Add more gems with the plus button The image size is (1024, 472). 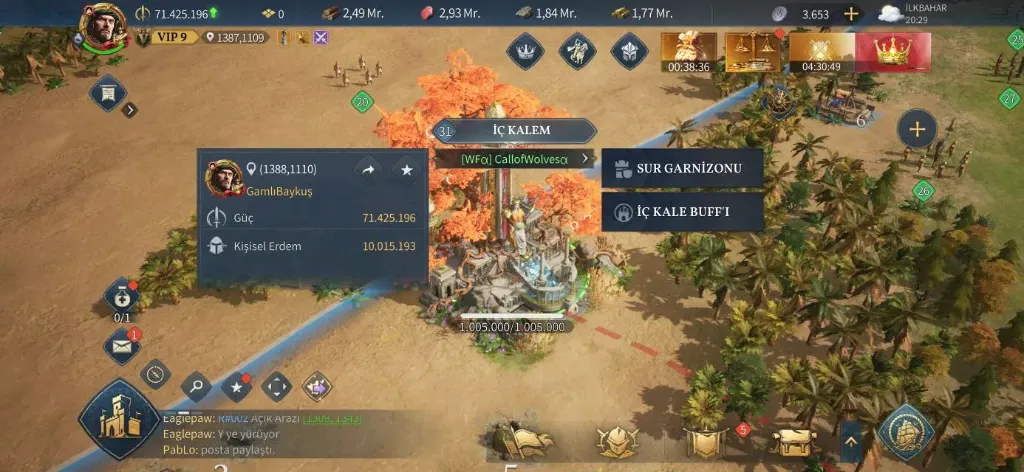click(x=851, y=14)
